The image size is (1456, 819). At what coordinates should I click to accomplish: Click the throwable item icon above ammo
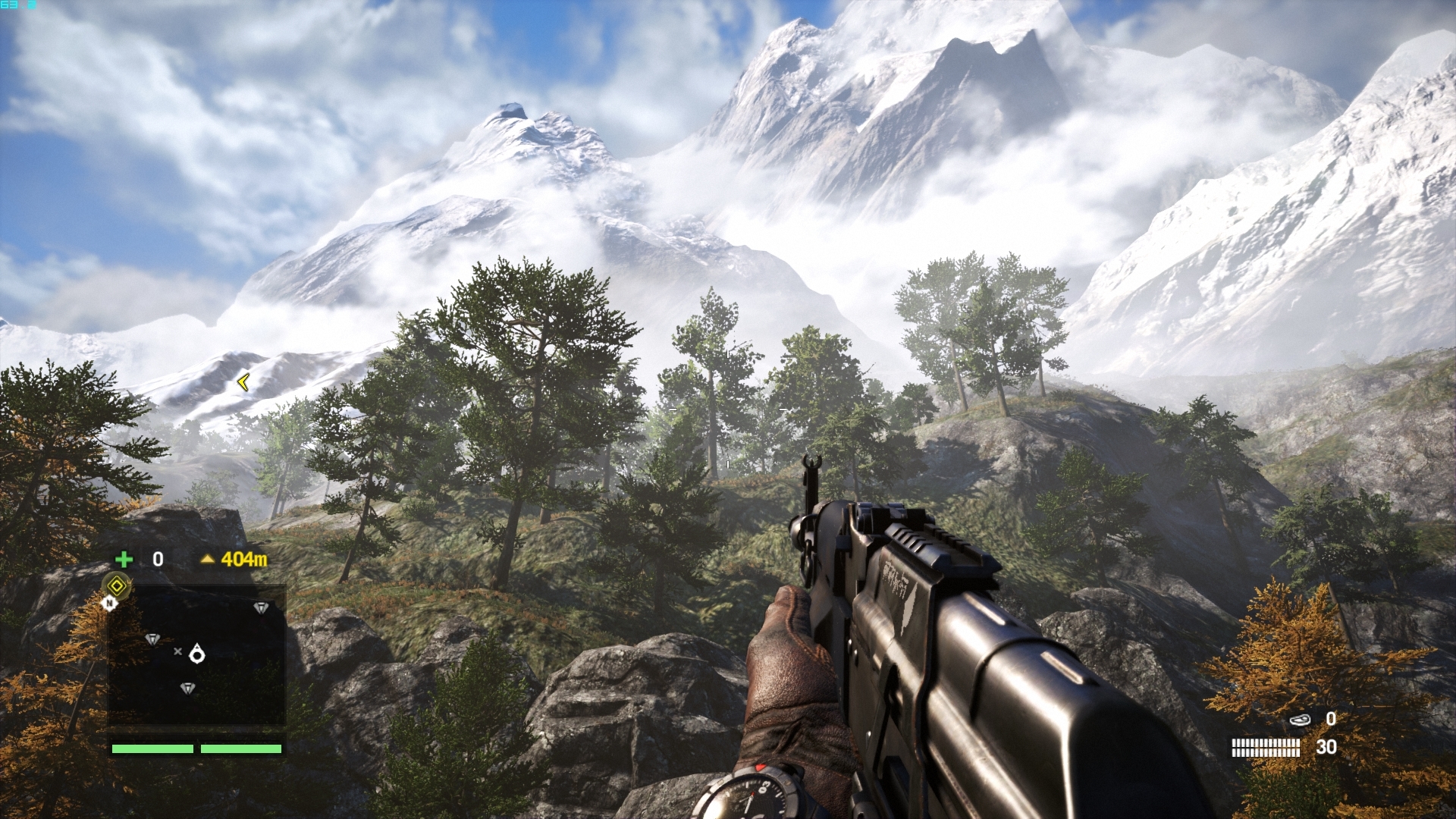tap(1300, 719)
